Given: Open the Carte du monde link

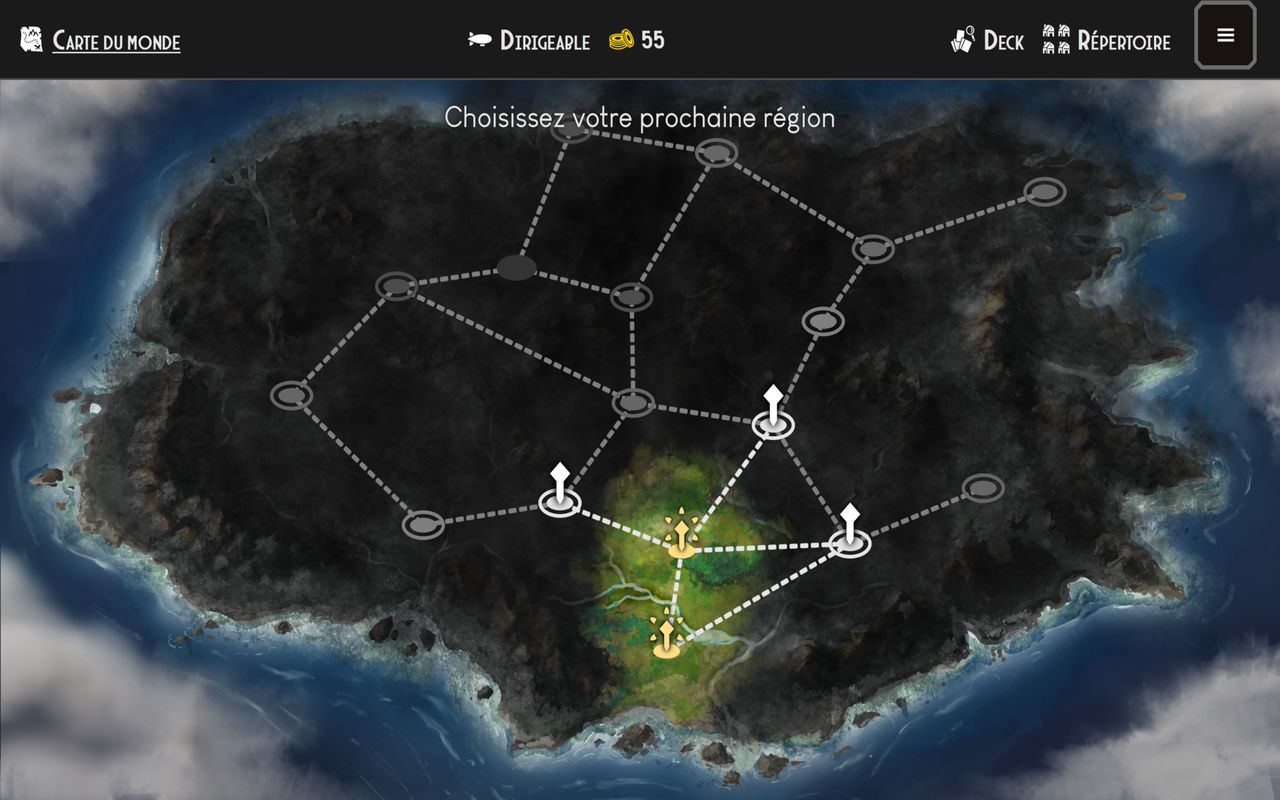Looking at the screenshot, I should click(x=116, y=41).
